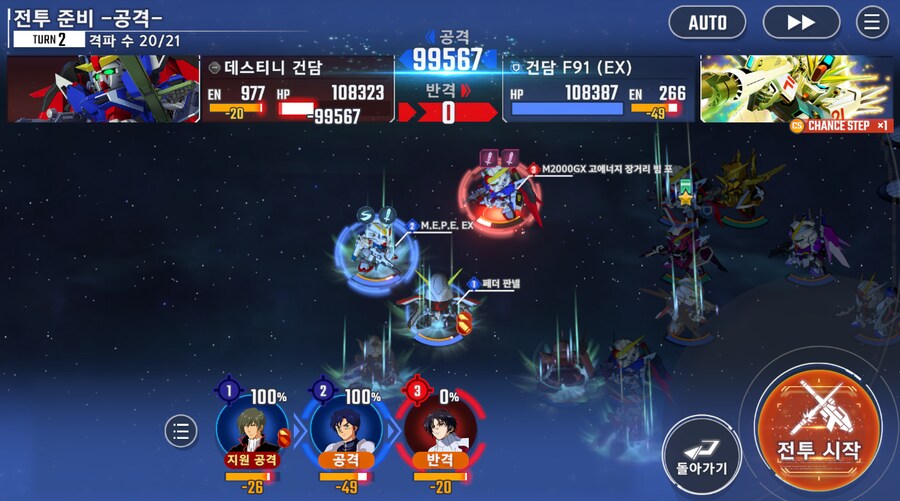This screenshot has height=501, width=900.
Task: Open the list icon beside pilot portraits
Action: click(x=181, y=431)
